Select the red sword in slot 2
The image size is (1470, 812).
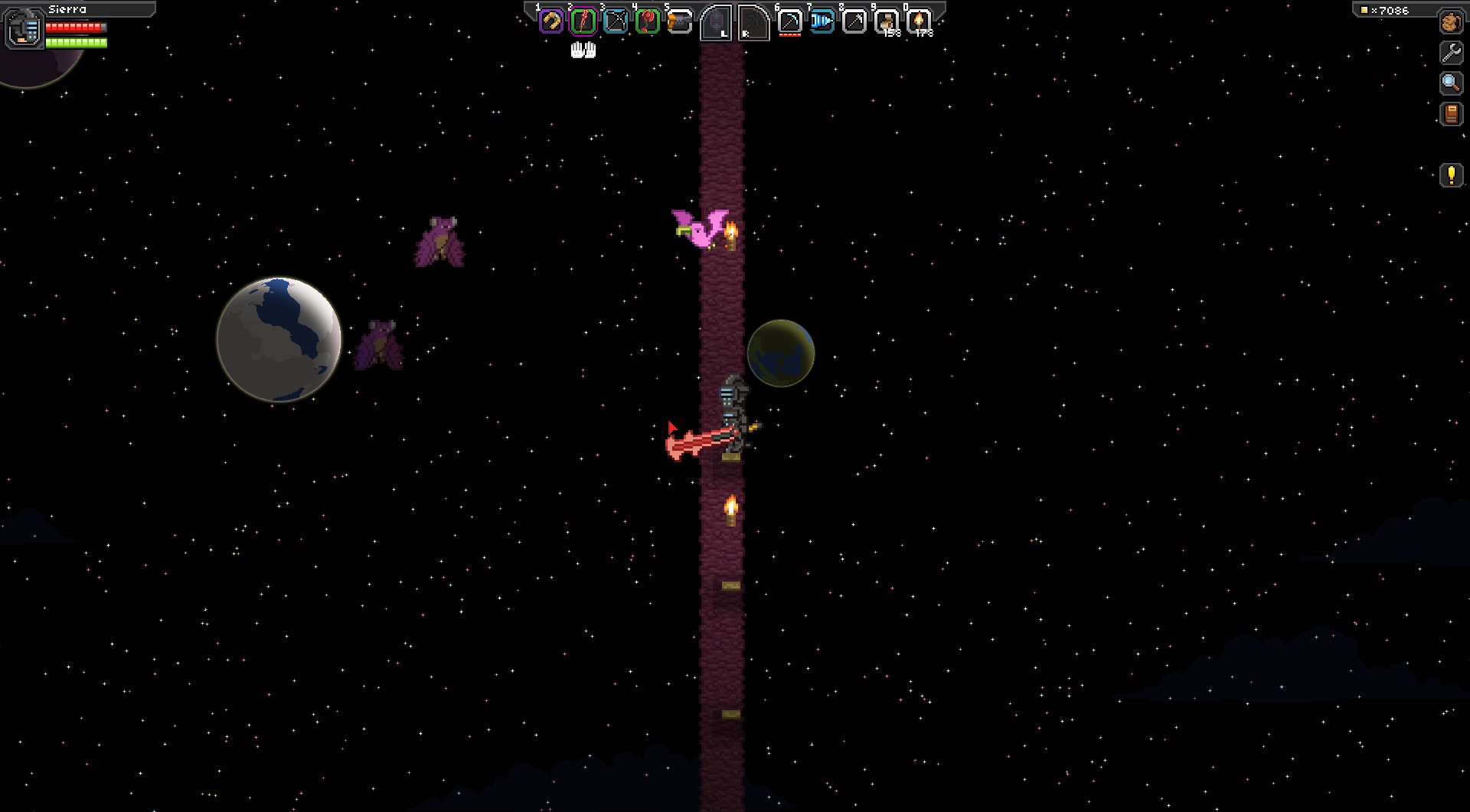pos(583,21)
